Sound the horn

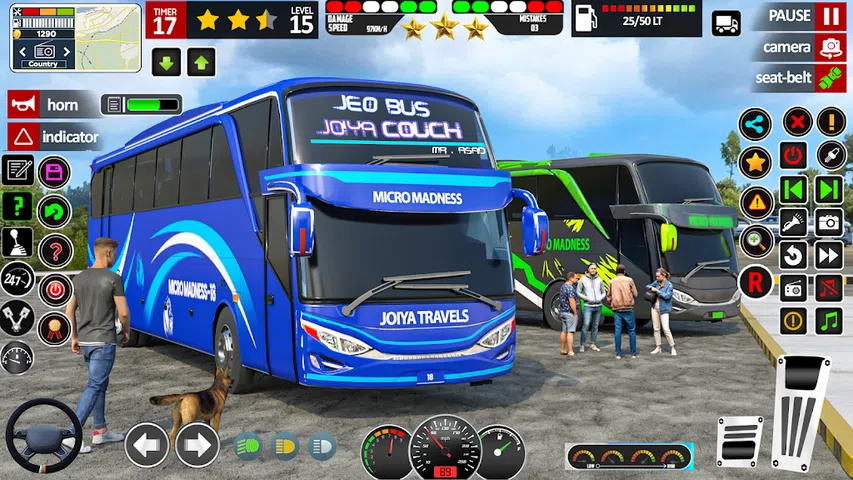(x=52, y=105)
